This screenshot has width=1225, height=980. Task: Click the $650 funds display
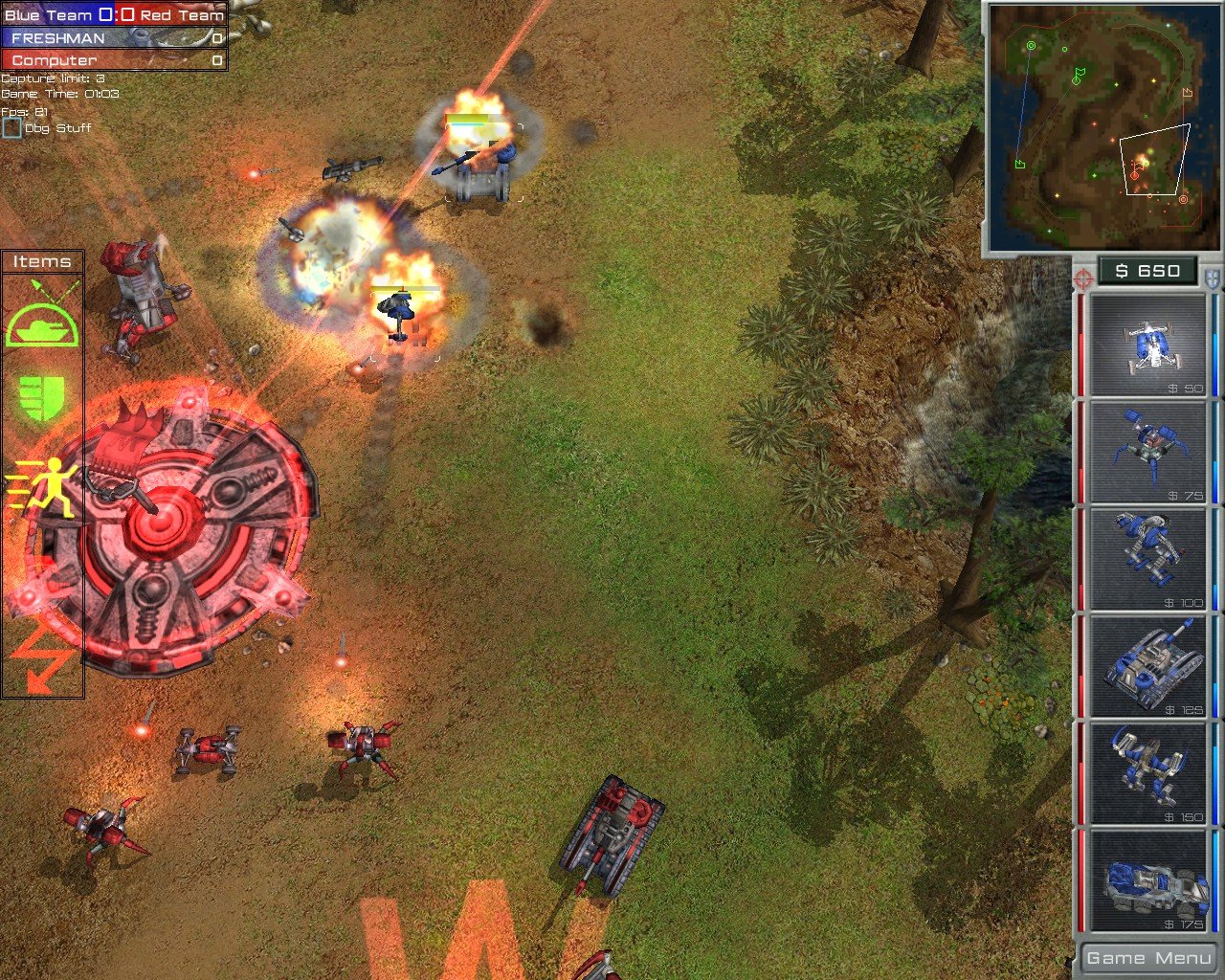[1147, 271]
